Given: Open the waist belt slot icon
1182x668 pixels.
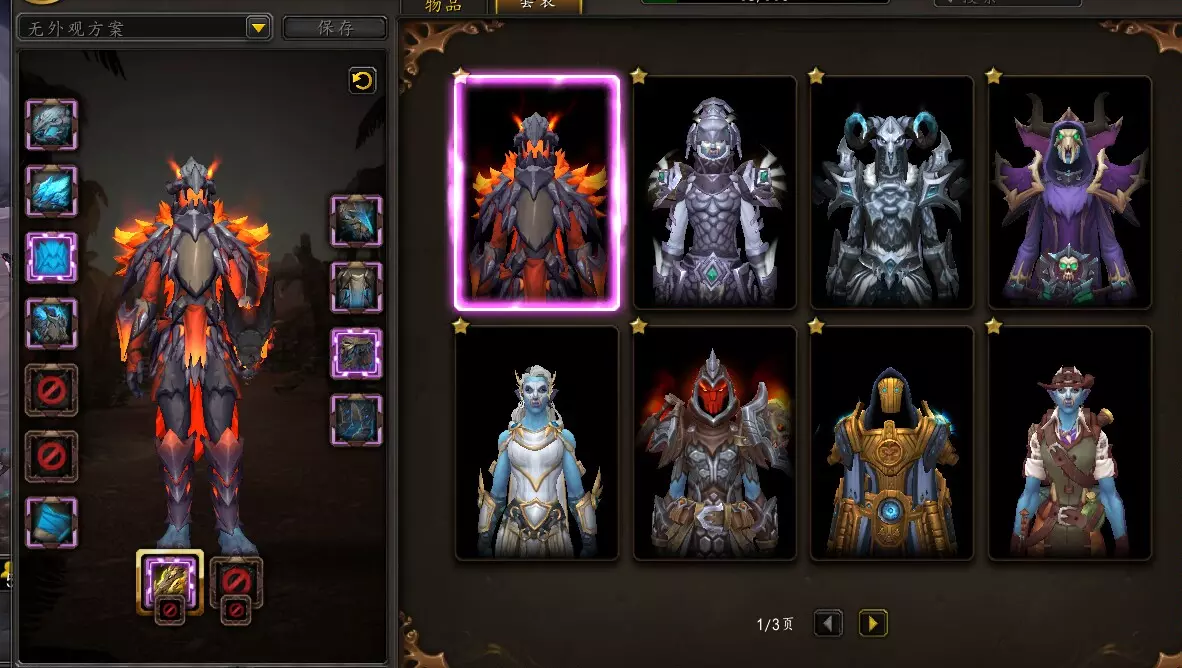Looking at the screenshot, I should coord(356,287).
